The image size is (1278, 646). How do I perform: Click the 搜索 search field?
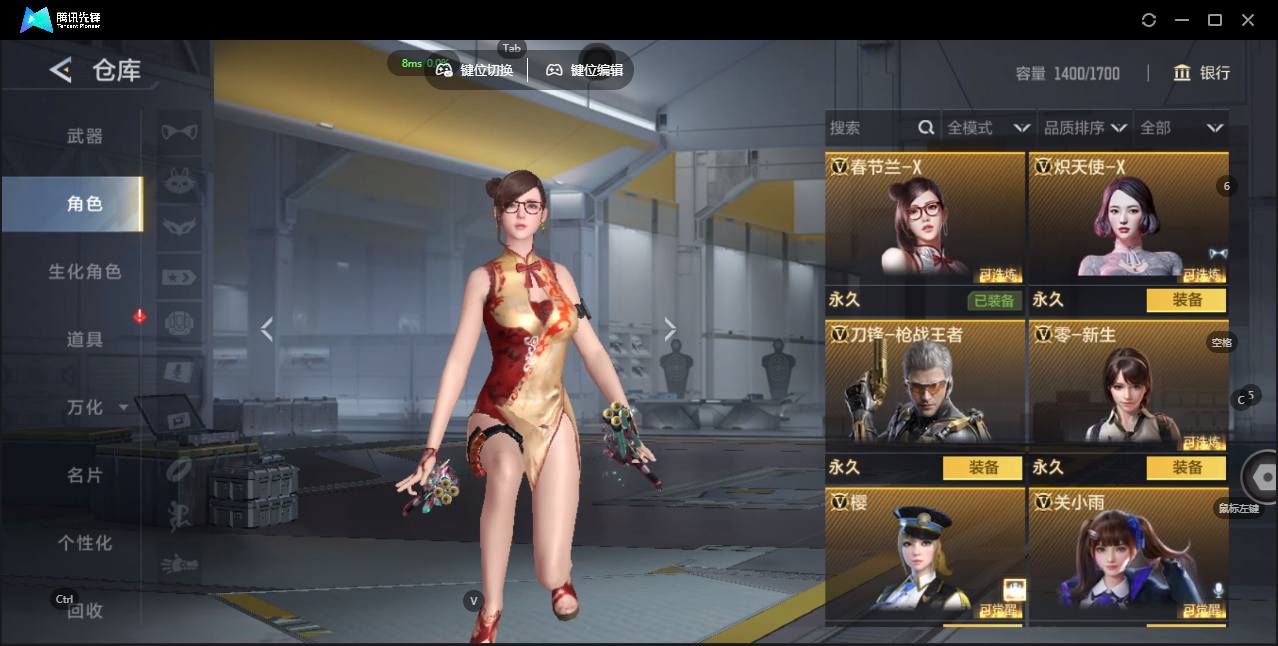(870, 128)
